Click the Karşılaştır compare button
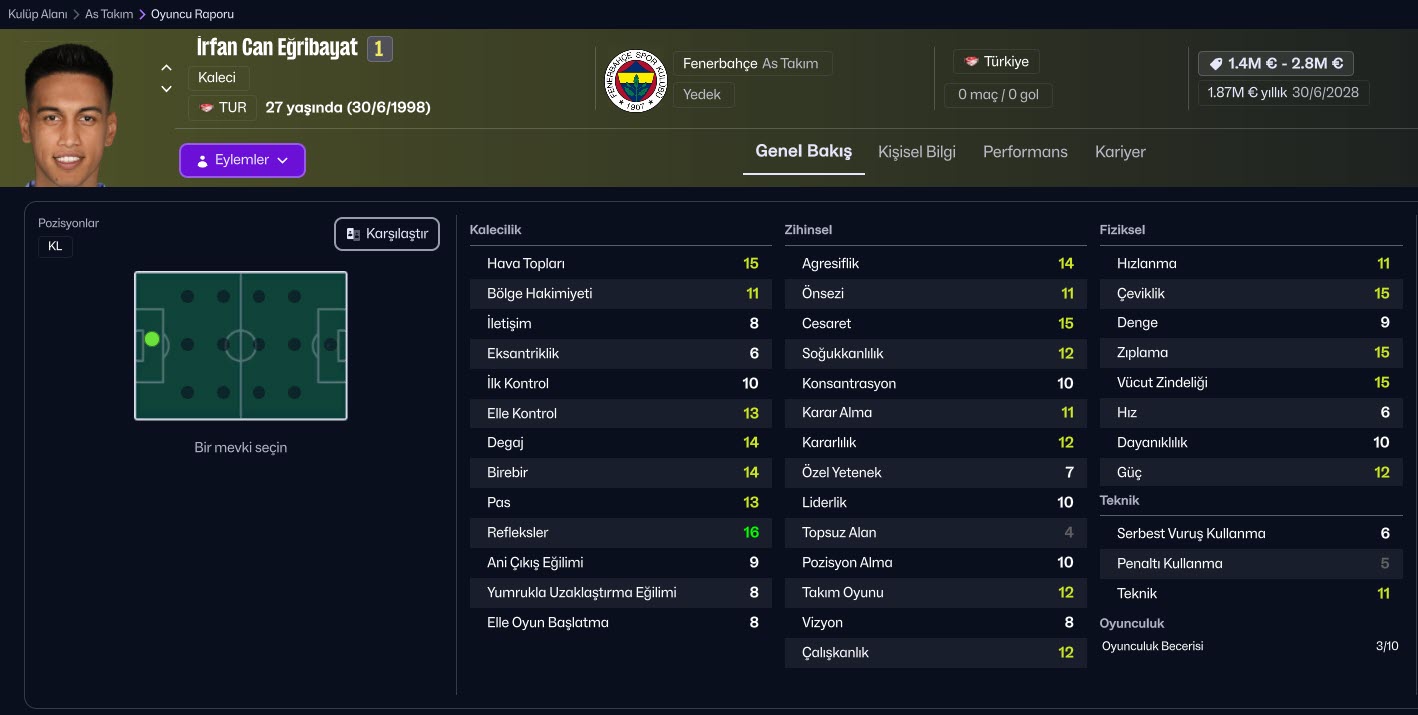1418x715 pixels. [387, 234]
